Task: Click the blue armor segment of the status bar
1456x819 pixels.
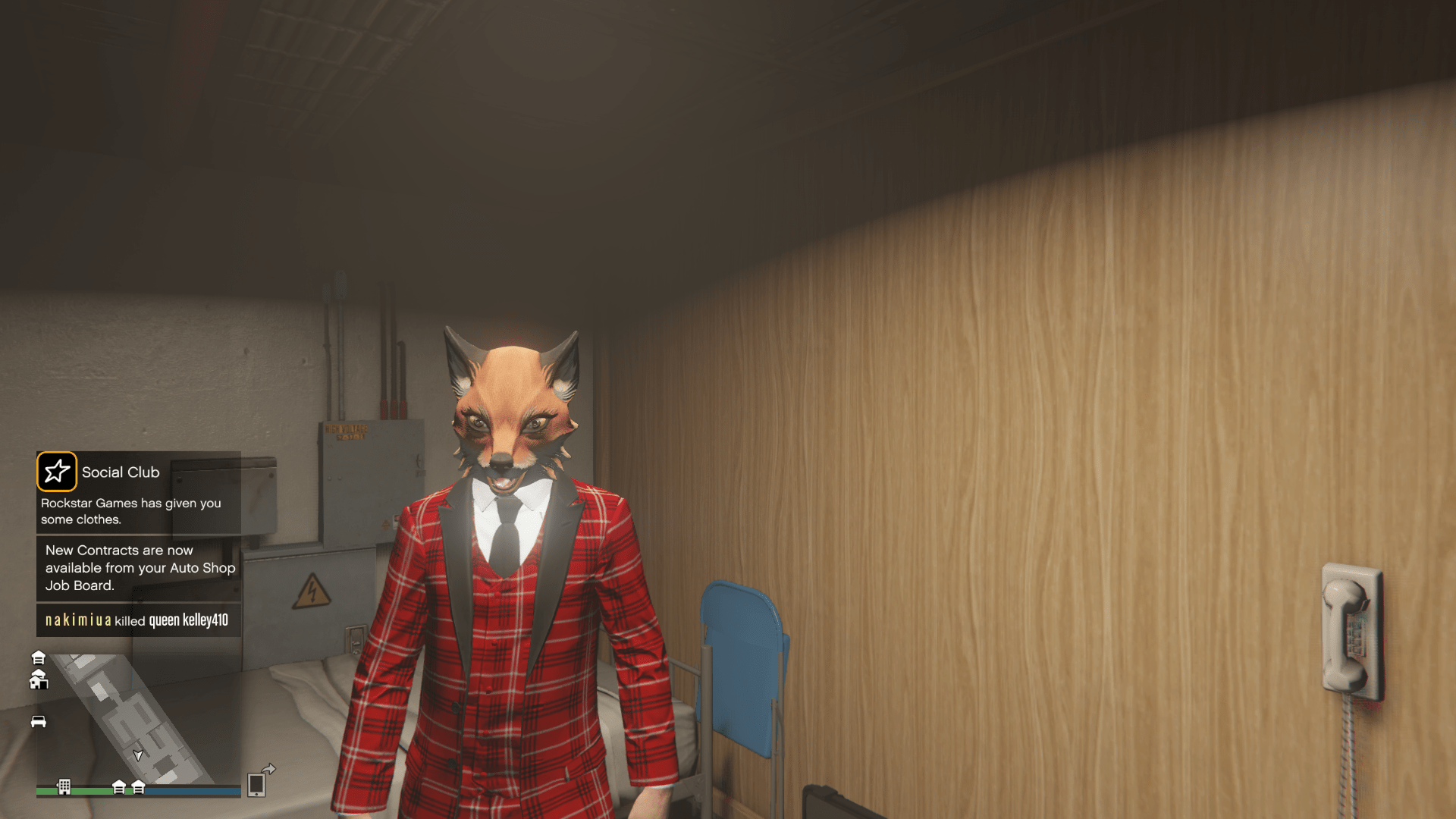Action: click(x=192, y=790)
